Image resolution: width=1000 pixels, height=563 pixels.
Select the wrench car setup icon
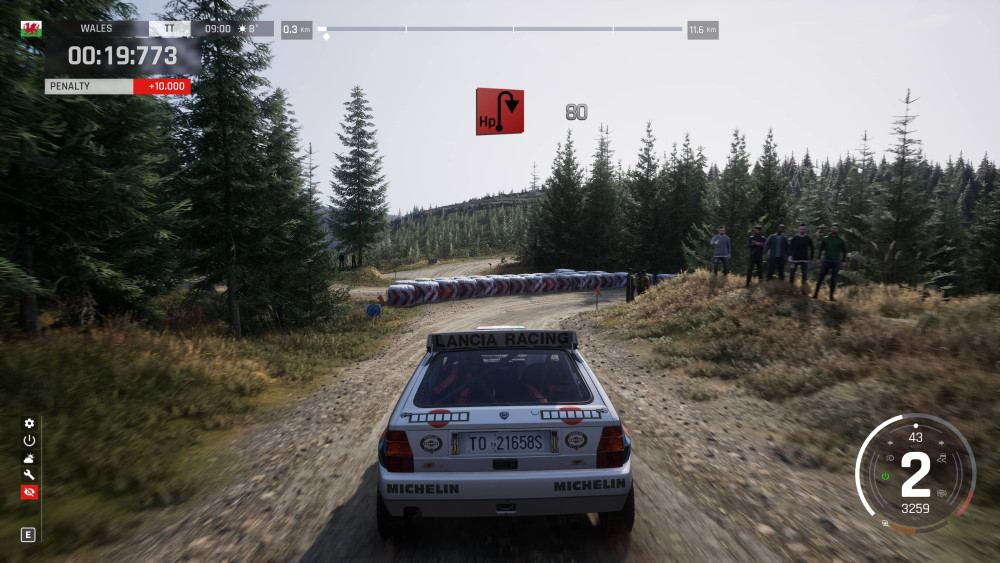pyautogui.click(x=29, y=474)
